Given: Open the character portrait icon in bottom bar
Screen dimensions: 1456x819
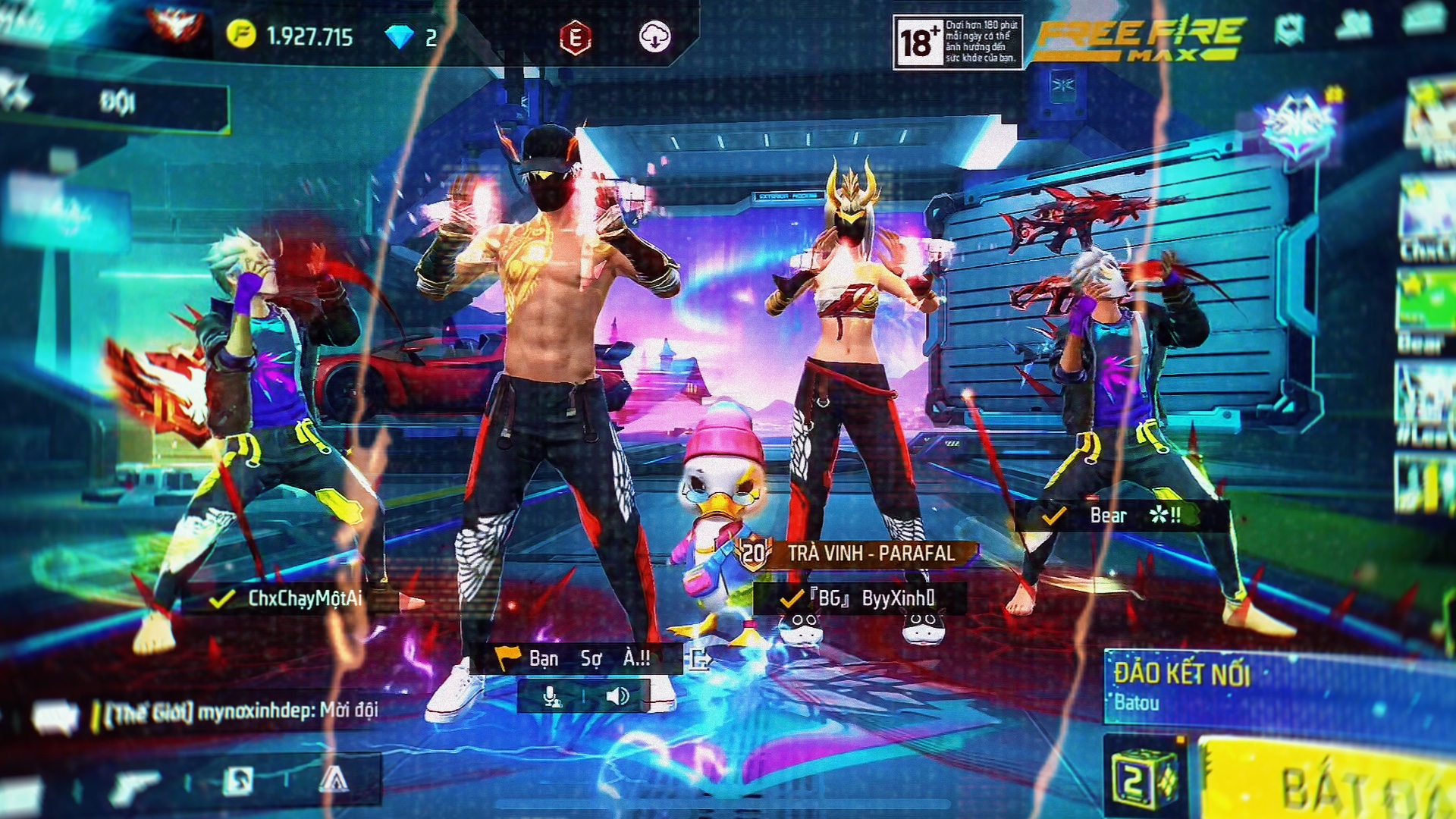Looking at the screenshot, I should click(237, 780).
